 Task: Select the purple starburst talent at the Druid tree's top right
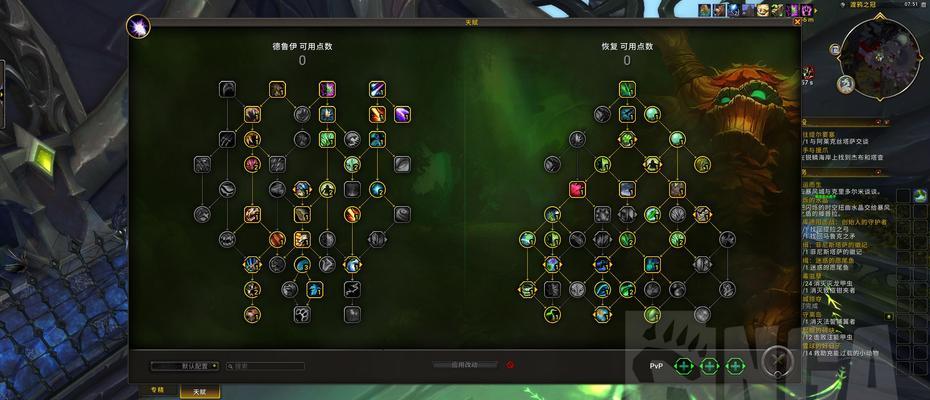click(401, 114)
